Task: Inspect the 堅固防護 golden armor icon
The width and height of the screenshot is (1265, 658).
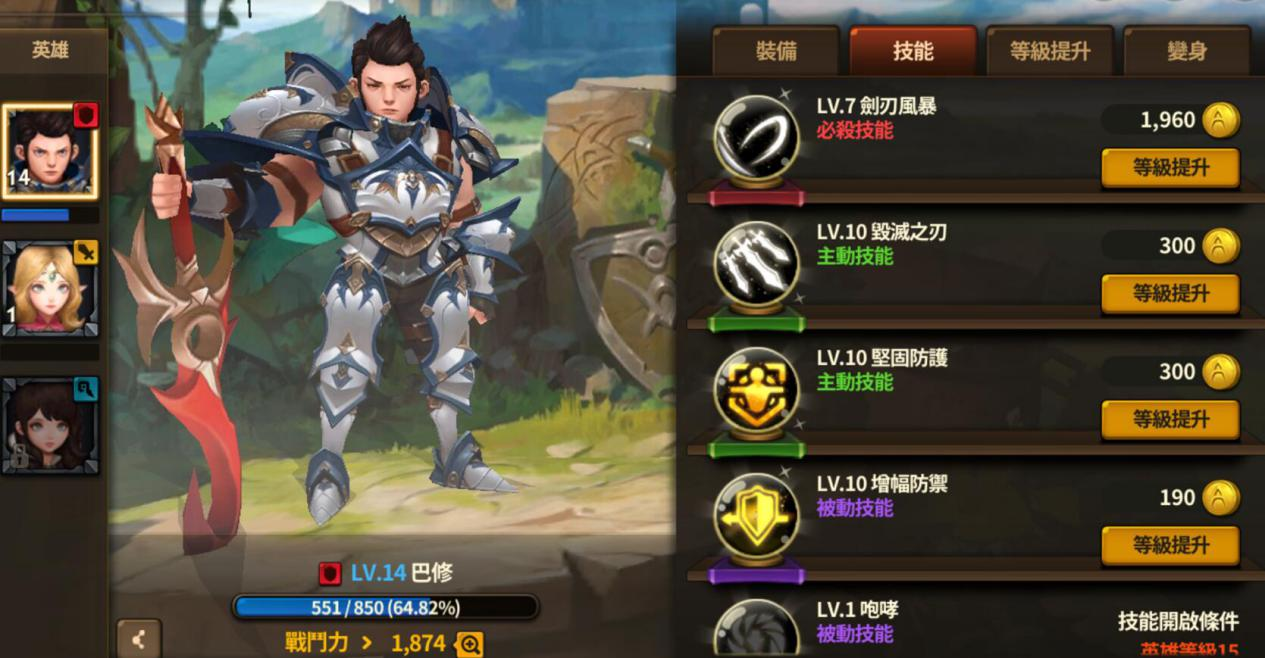Action: [756, 391]
